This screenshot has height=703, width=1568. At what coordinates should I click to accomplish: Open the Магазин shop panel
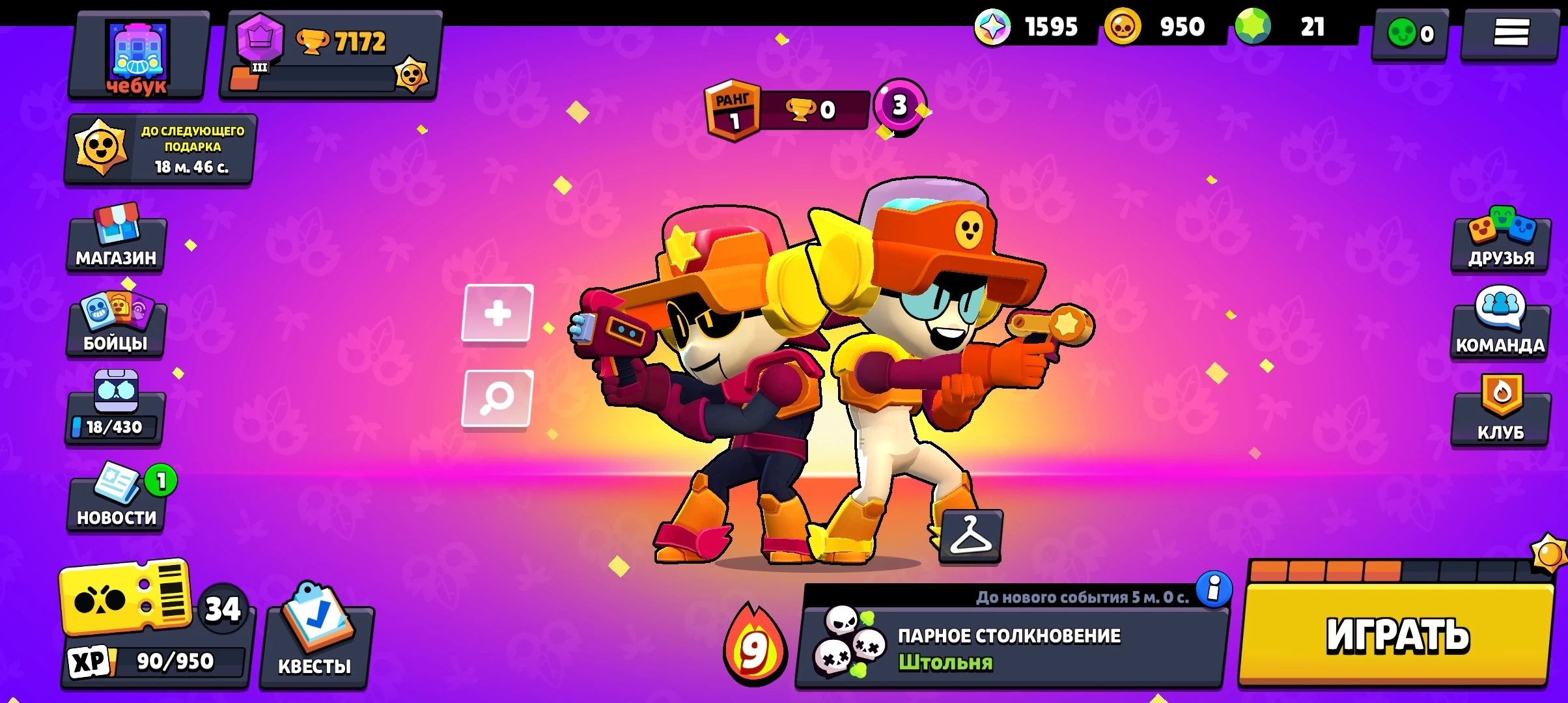[116, 246]
